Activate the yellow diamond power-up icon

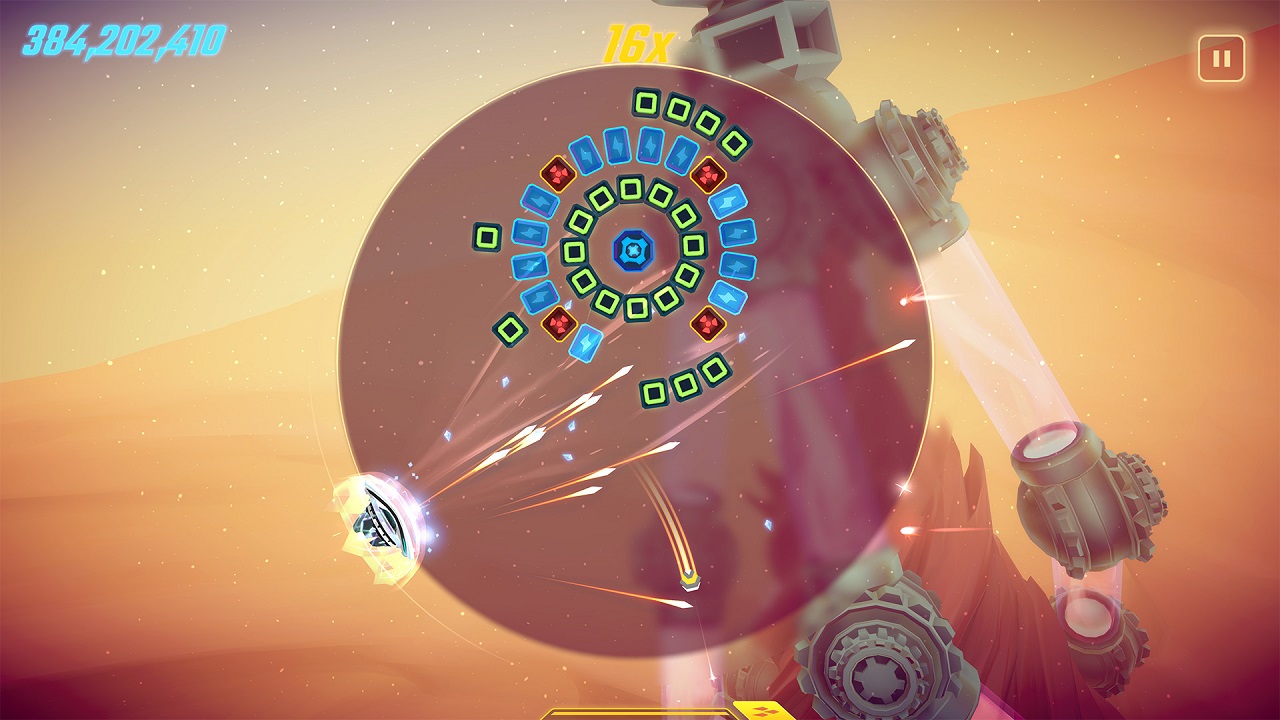(x=765, y=711)
